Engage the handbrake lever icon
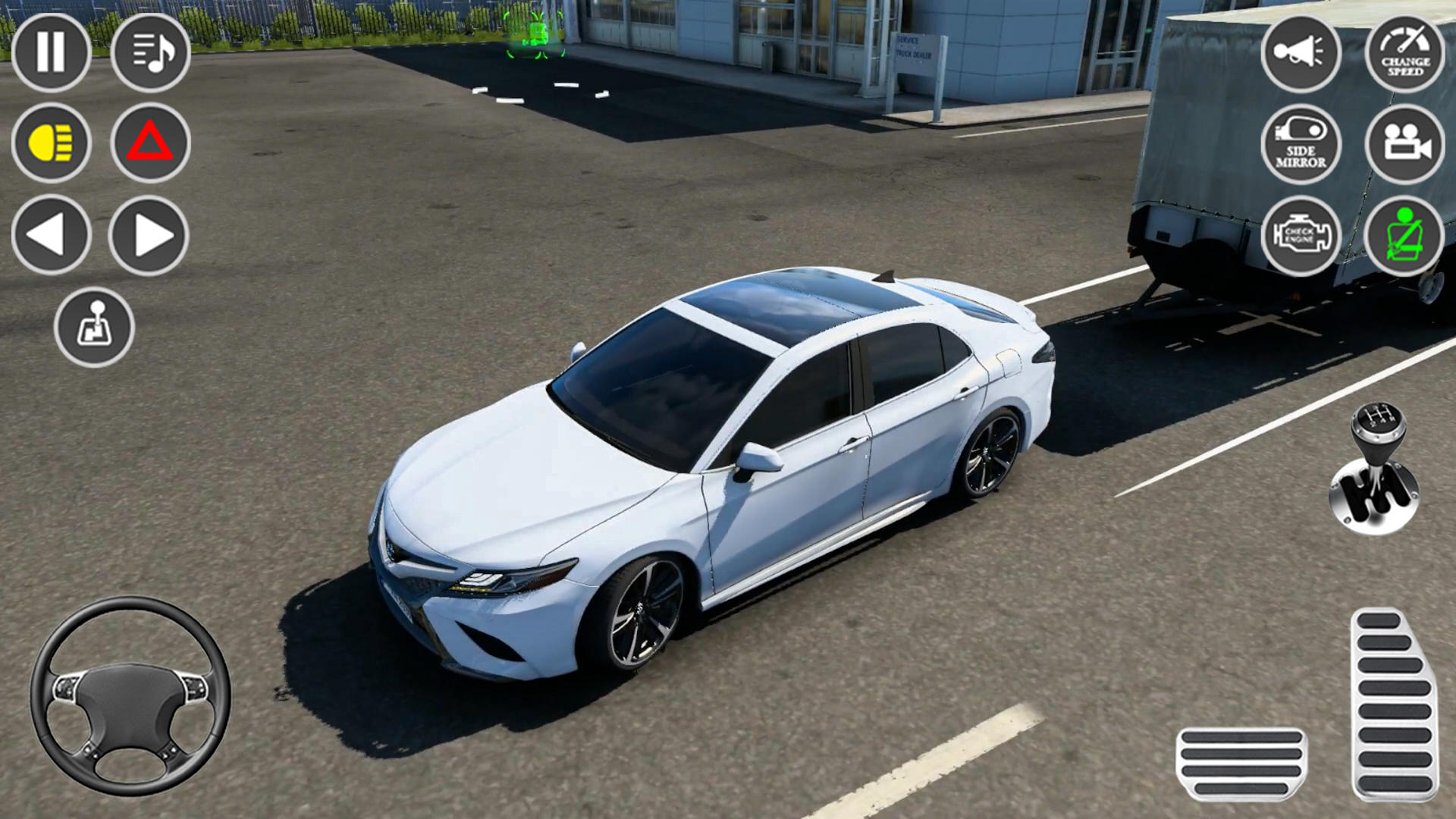 96,328
